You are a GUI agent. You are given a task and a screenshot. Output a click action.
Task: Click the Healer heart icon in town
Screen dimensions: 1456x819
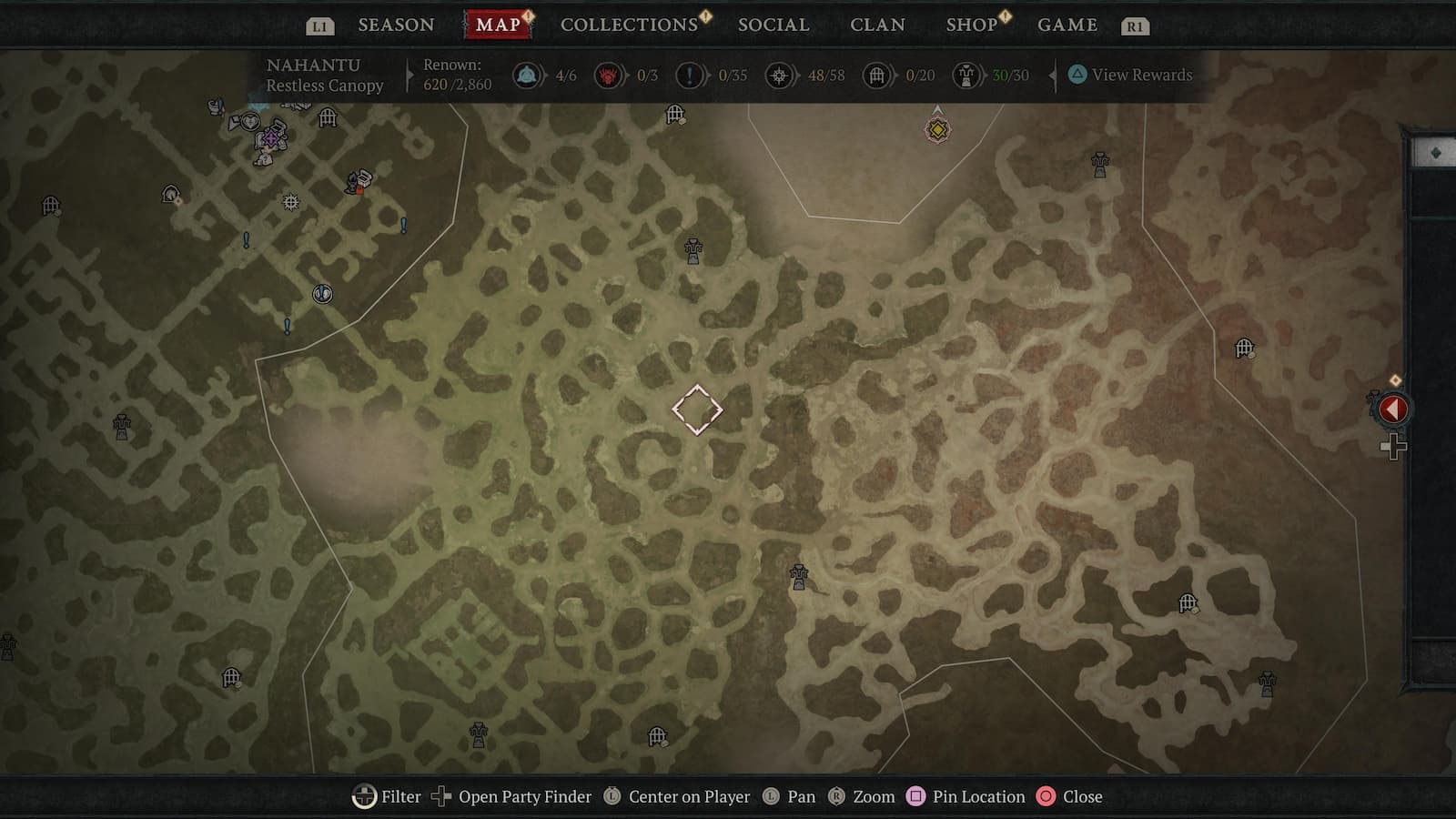pyautogui.click(x=250, y=123)
